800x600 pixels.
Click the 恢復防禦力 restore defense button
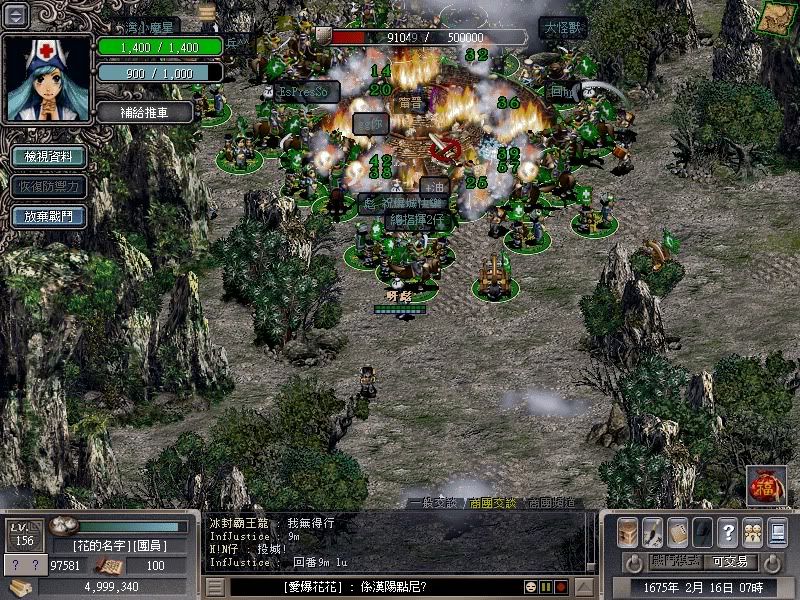point(47,186)
